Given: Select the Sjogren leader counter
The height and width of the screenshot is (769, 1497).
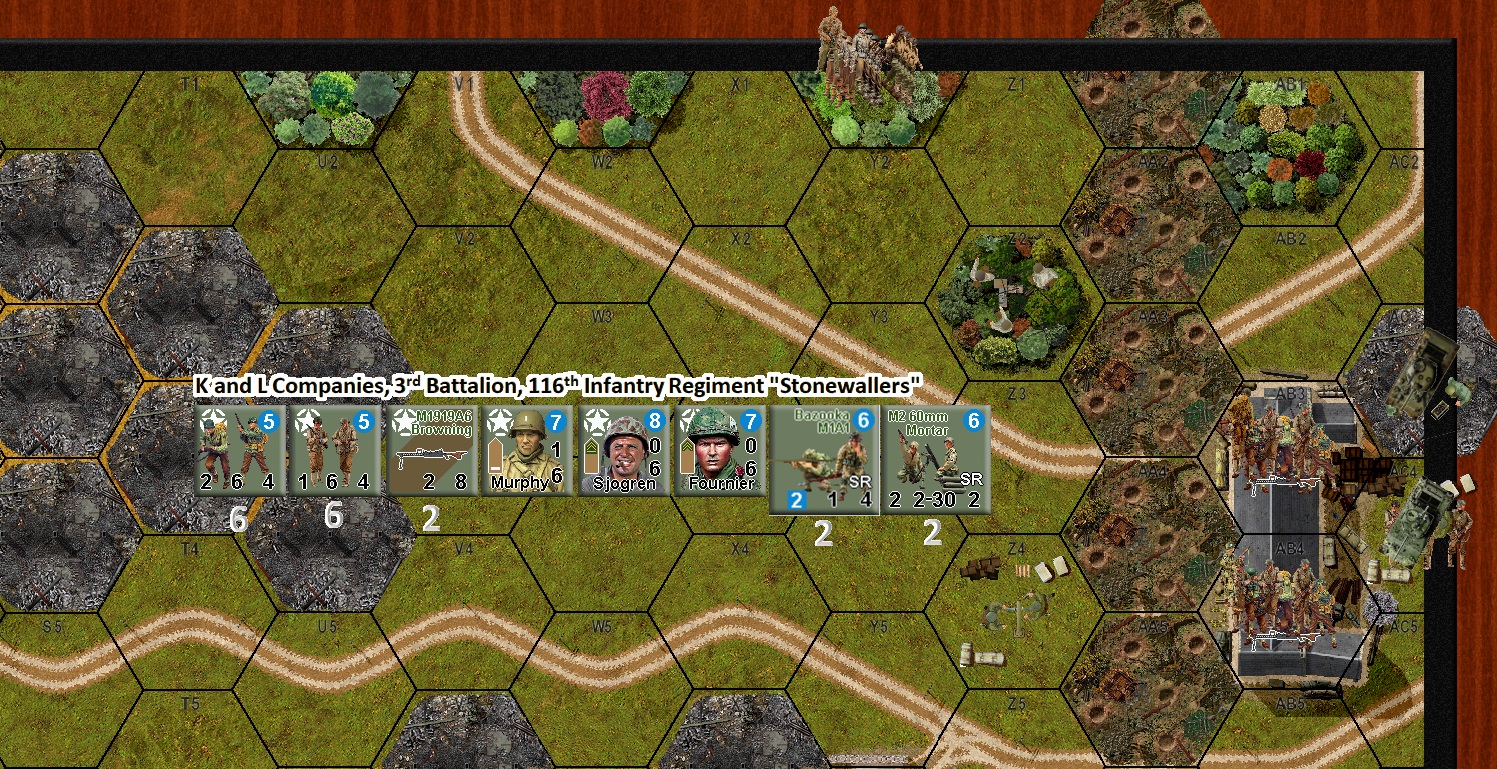Looking at the screenshot, I should [x=622, y=448].
